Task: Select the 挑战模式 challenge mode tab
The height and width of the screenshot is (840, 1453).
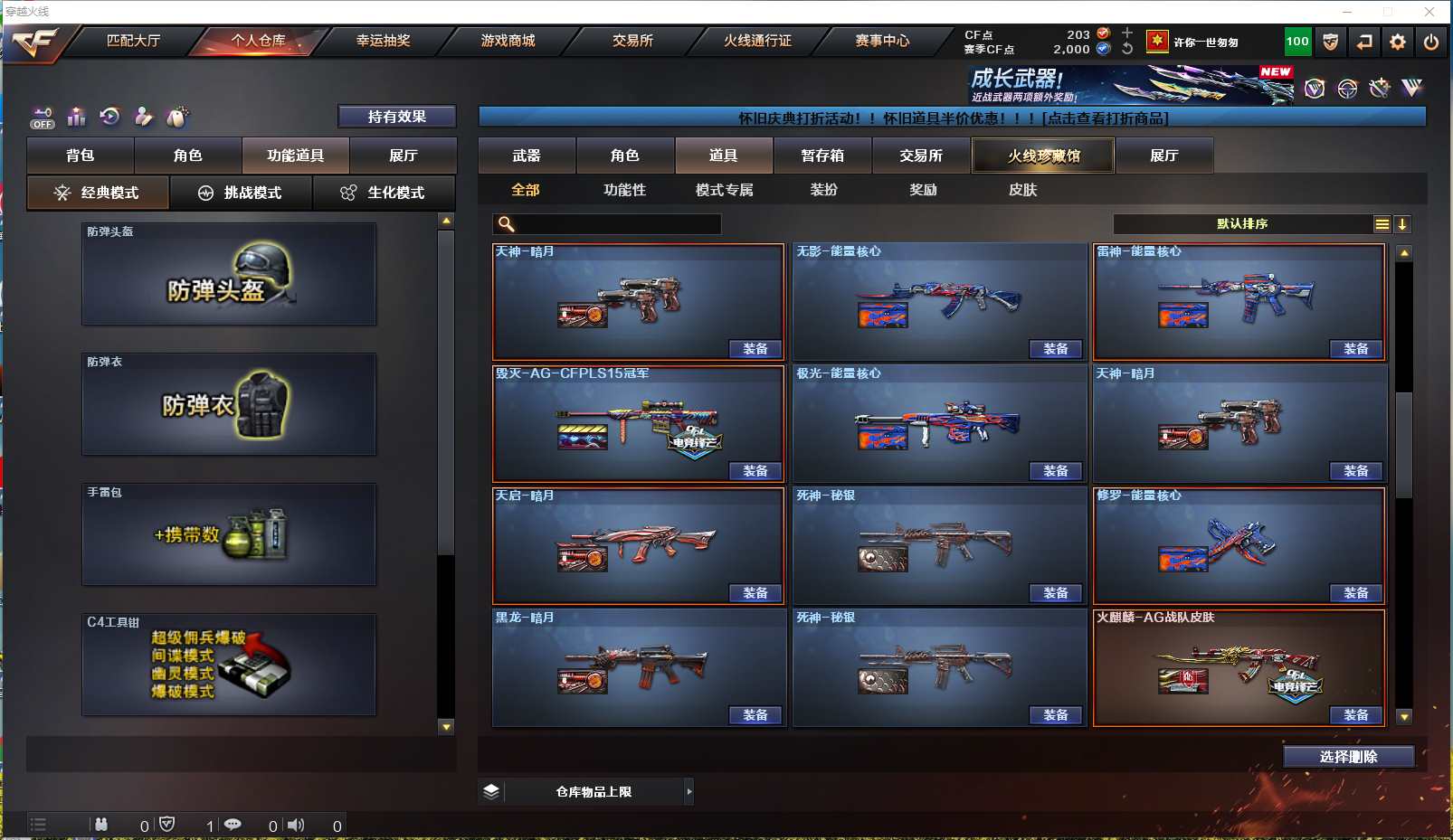Action: click(241, 193)
